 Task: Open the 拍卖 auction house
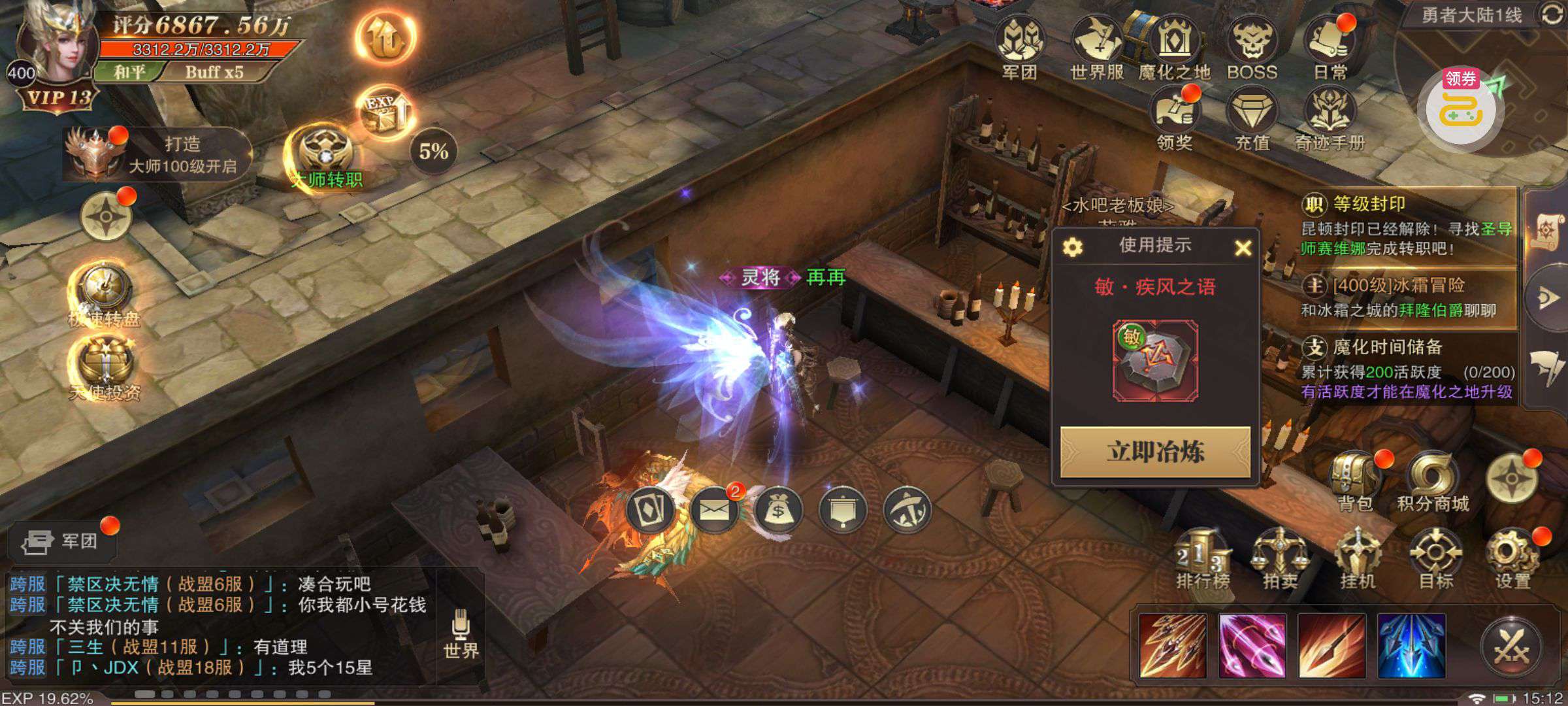1280,559
